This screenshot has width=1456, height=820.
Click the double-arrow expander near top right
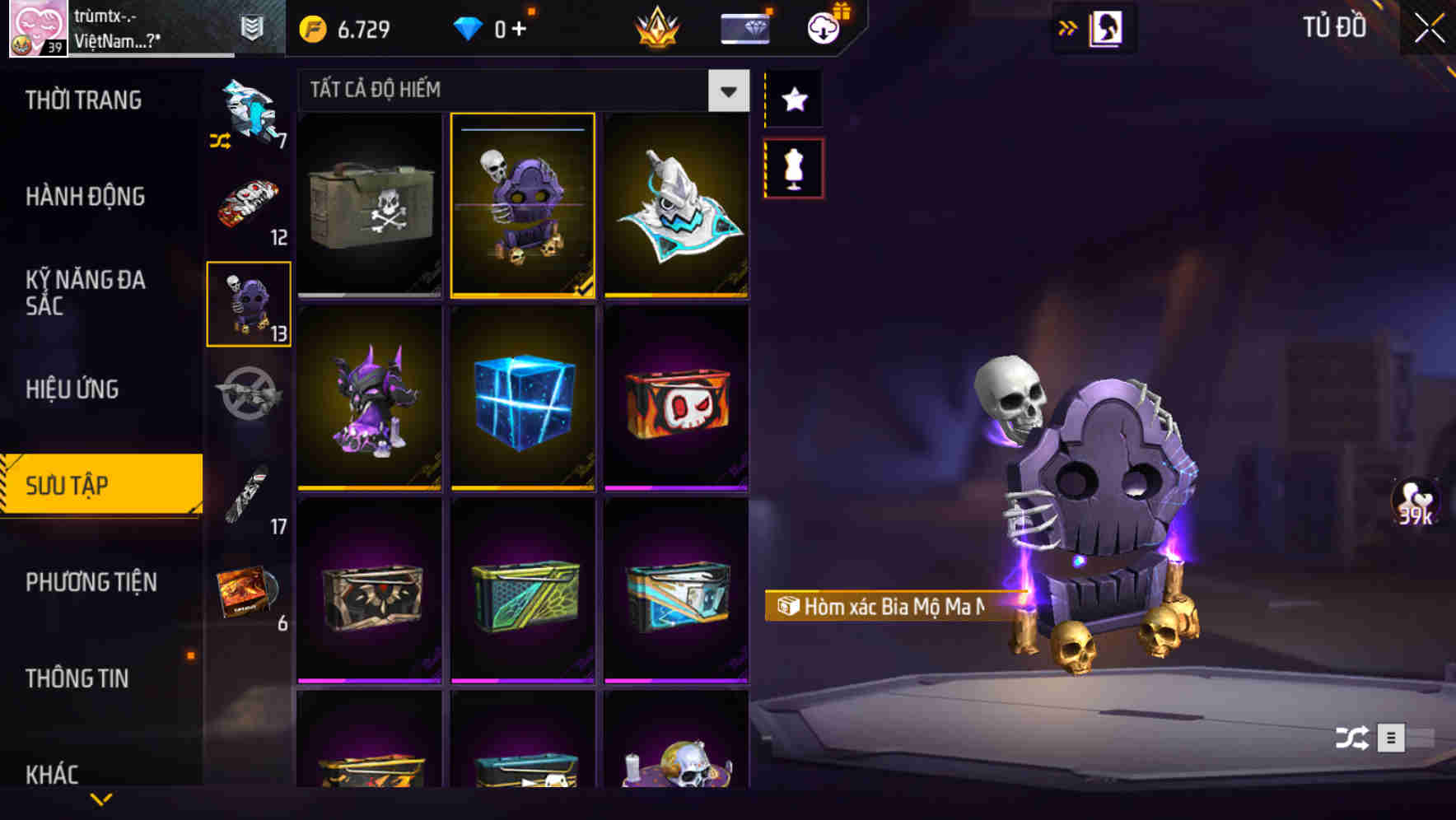pos(1068,26)
